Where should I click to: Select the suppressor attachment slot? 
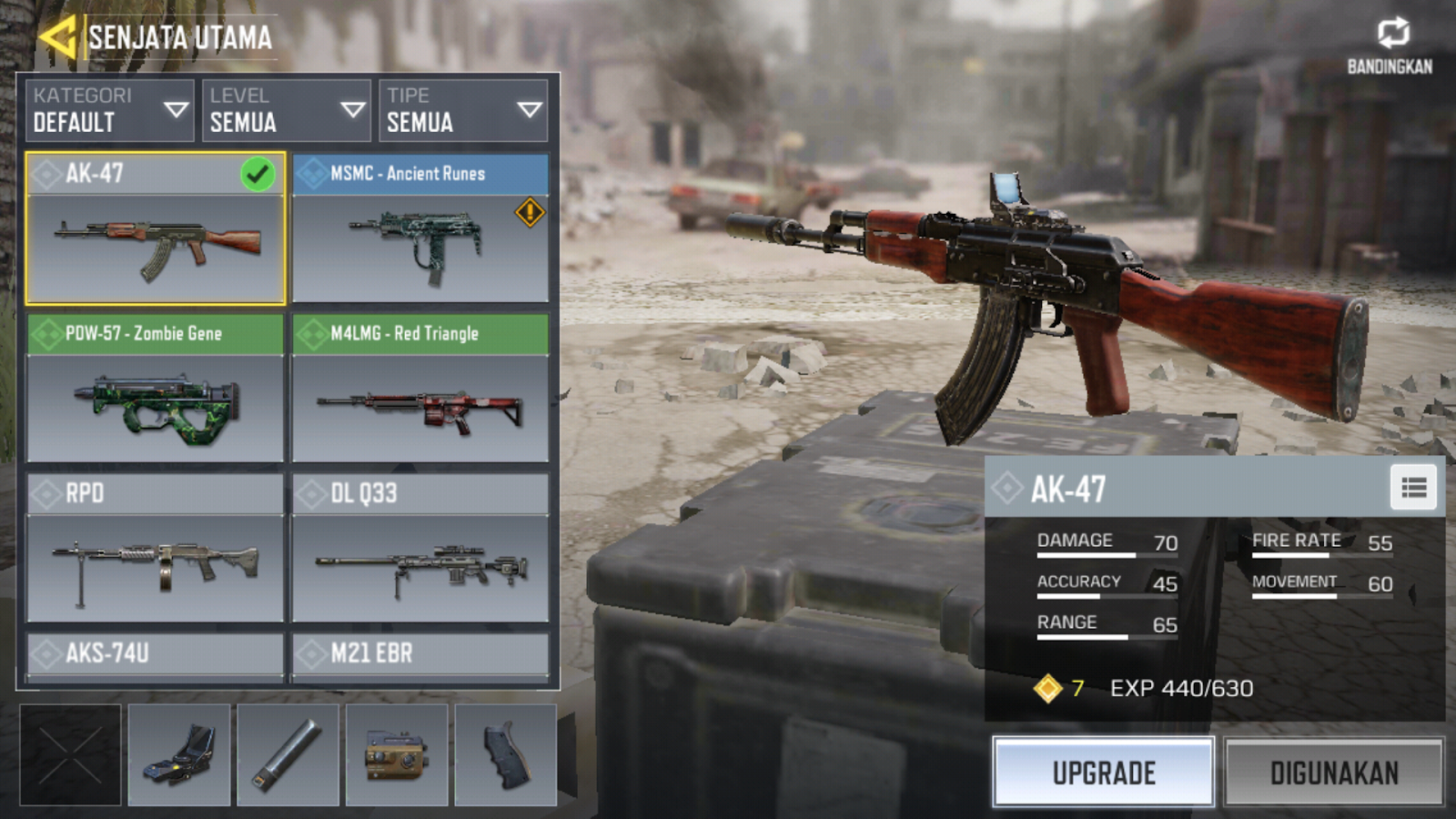288,755
